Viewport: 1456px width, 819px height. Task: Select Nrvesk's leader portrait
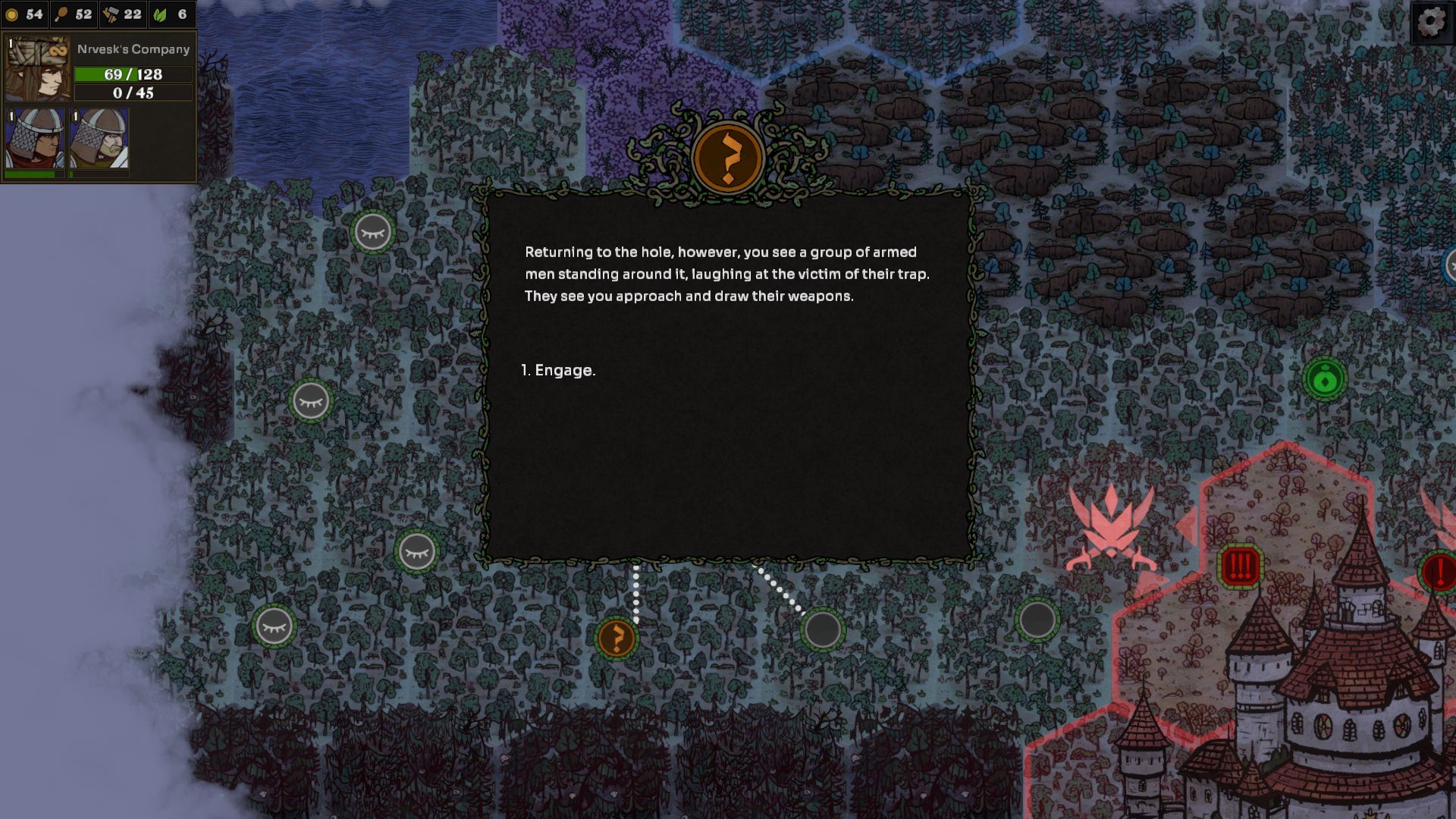(x=37, y=69)
